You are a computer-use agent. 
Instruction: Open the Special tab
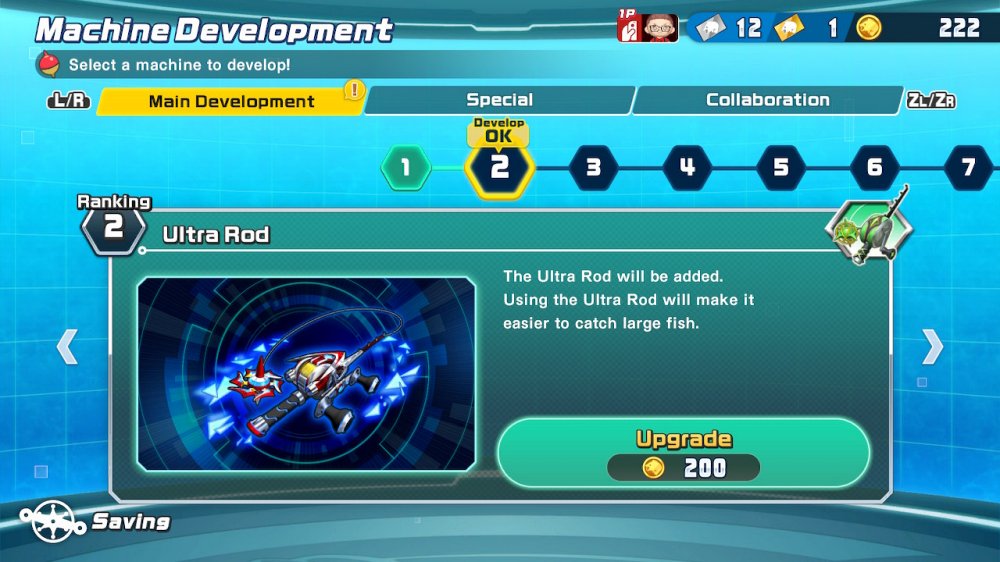tap(499, 100)
